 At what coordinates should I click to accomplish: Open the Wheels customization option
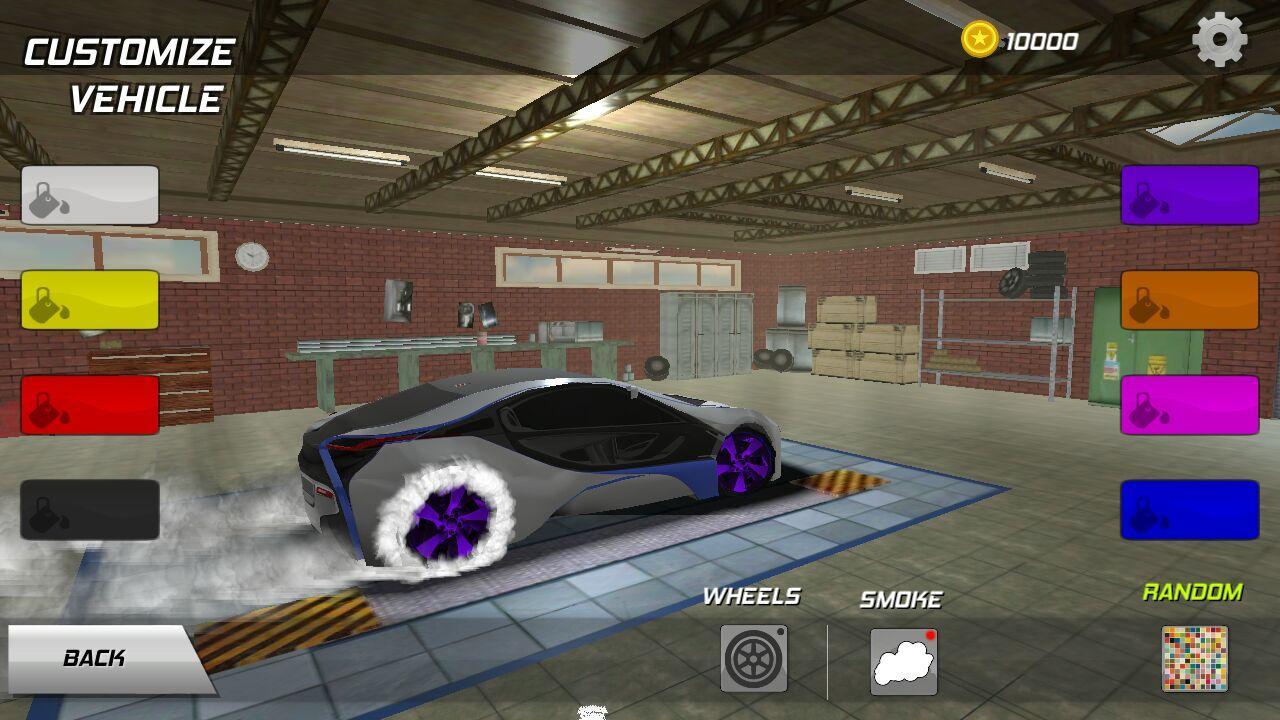[754, 658]
